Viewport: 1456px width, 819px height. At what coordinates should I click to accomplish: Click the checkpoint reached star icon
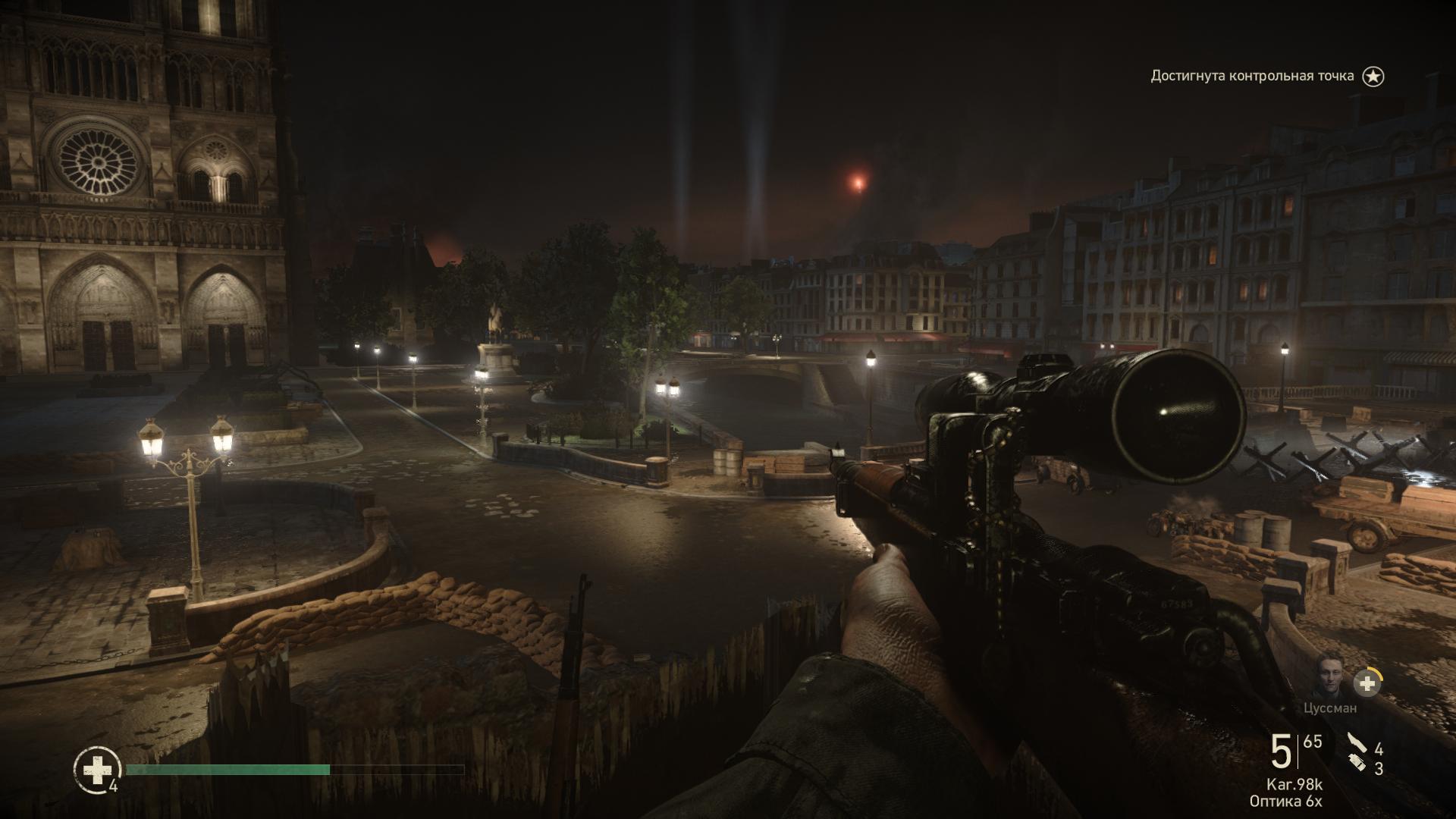tap(1373, 76)
